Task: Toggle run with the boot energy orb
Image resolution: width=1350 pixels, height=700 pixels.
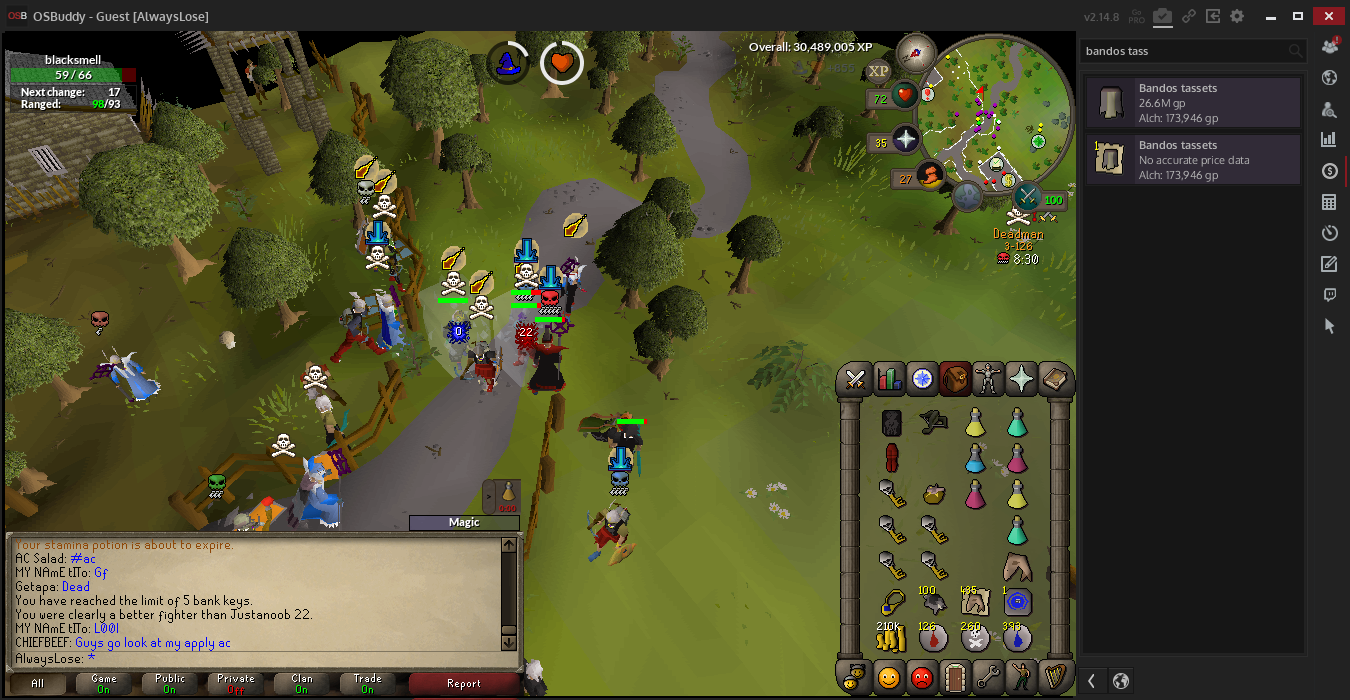Action: 931,176
